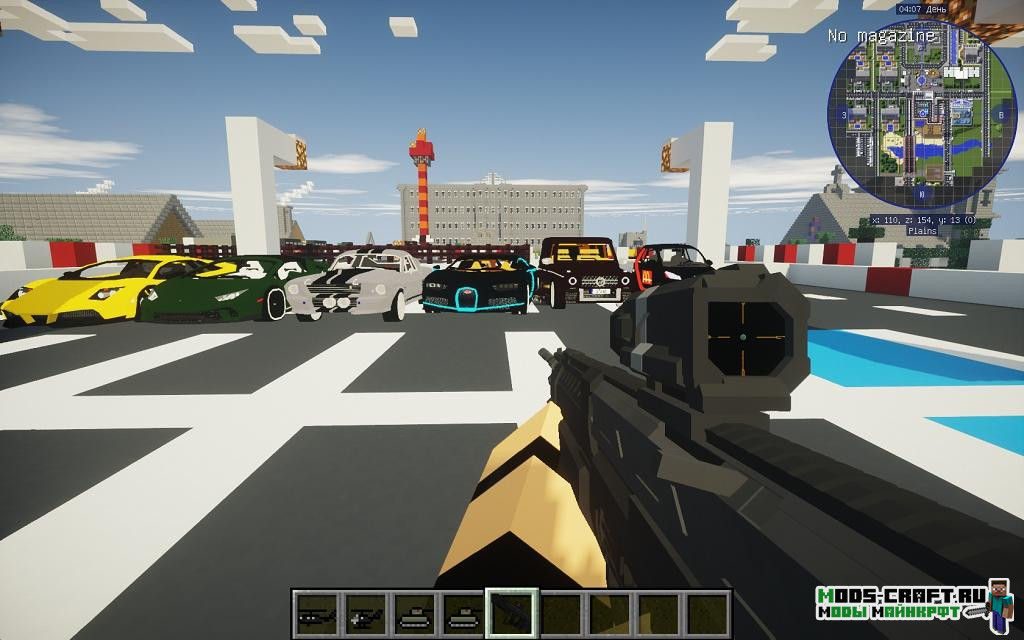Select the rifle slot in the hotbar
This screenshot has height=640, width=1024.
point(512,612)
